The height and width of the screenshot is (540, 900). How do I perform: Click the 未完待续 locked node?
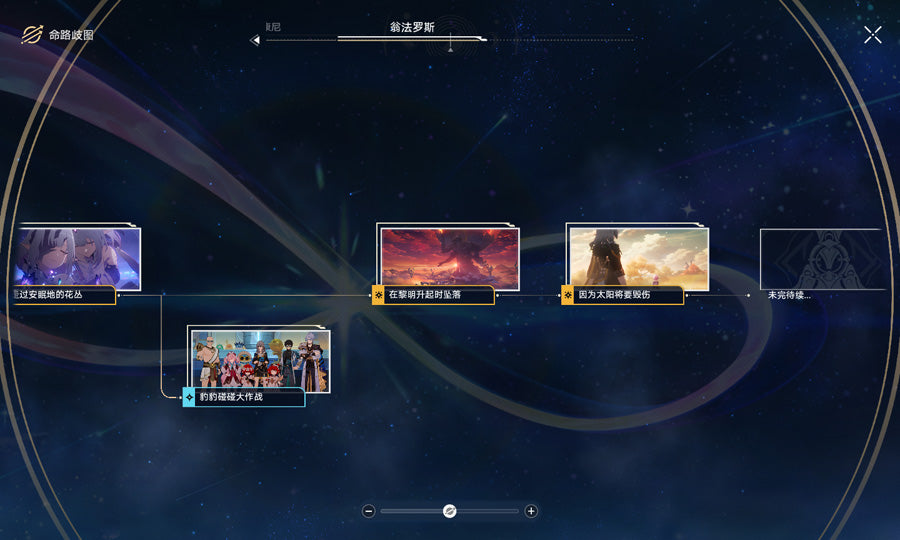823,260
